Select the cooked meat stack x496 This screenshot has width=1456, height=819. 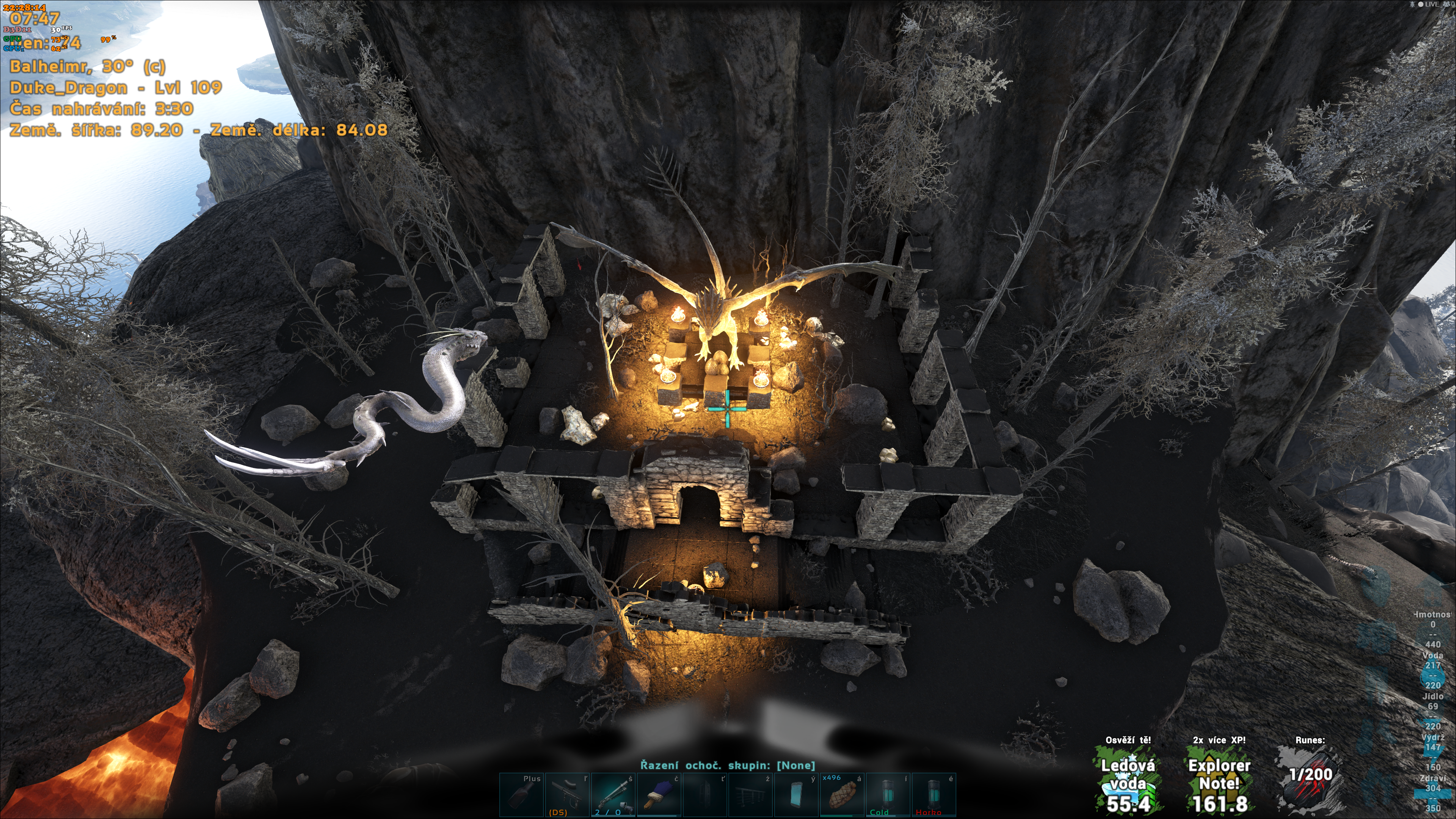pyautogui.click(x=842, y=795)
